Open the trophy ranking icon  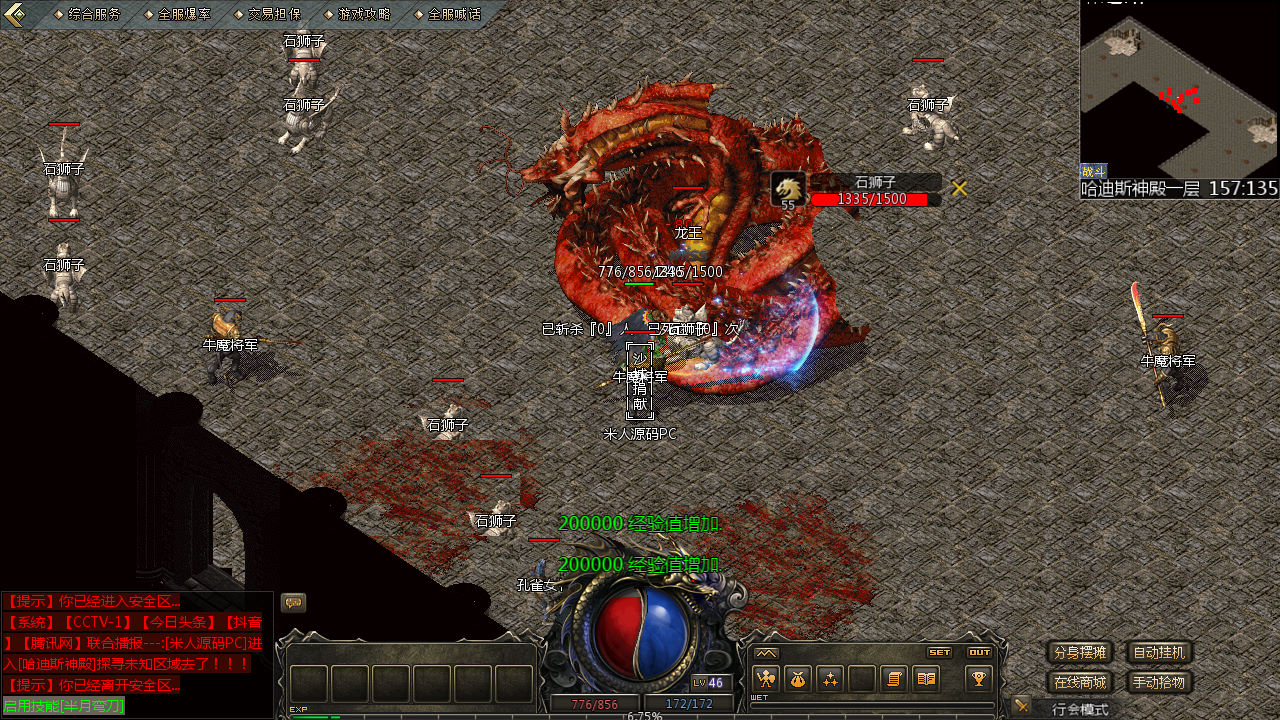978,679
